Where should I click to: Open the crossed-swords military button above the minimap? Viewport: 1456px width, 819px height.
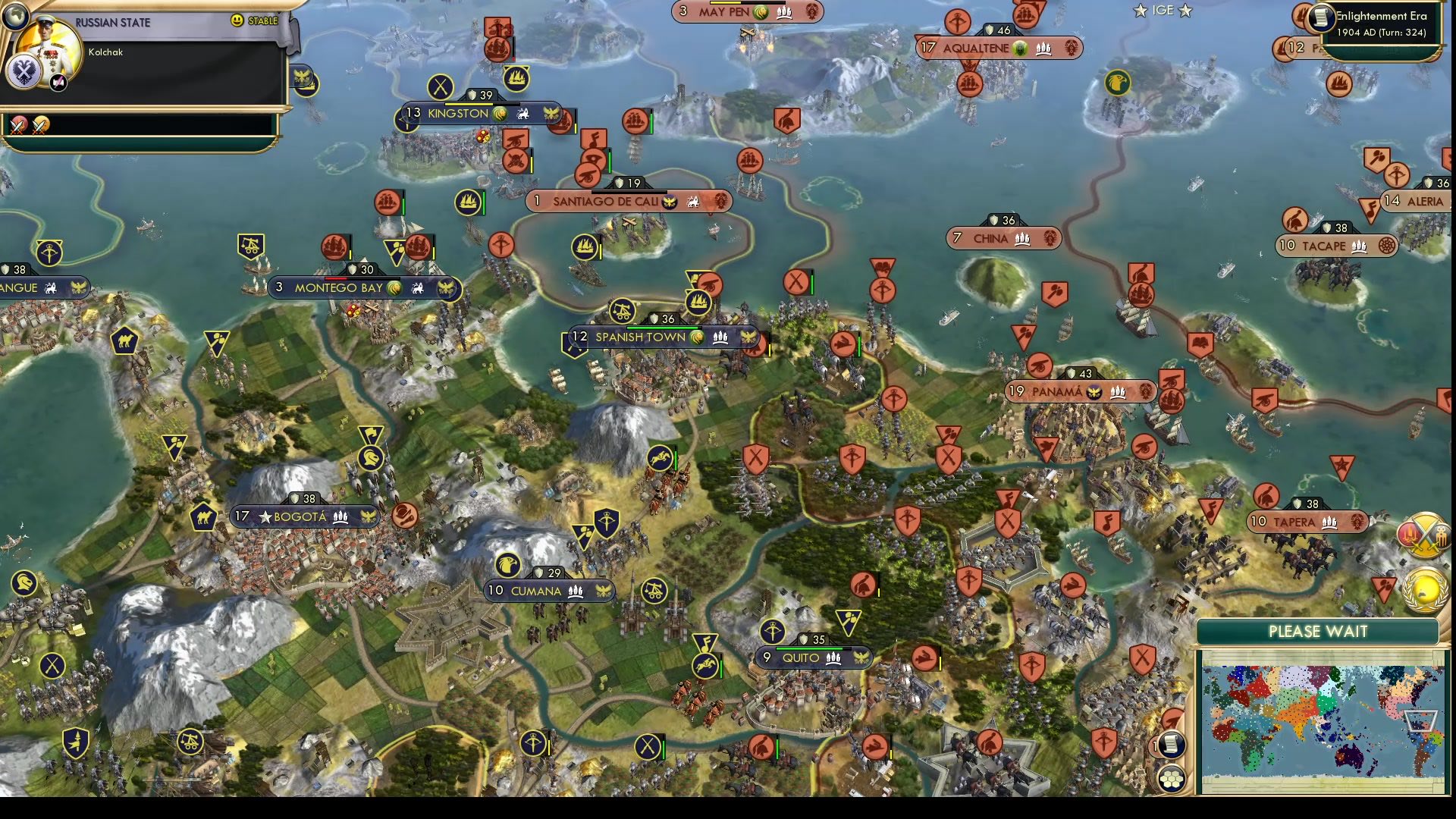pyautogui.click(x=1424, y=535)
